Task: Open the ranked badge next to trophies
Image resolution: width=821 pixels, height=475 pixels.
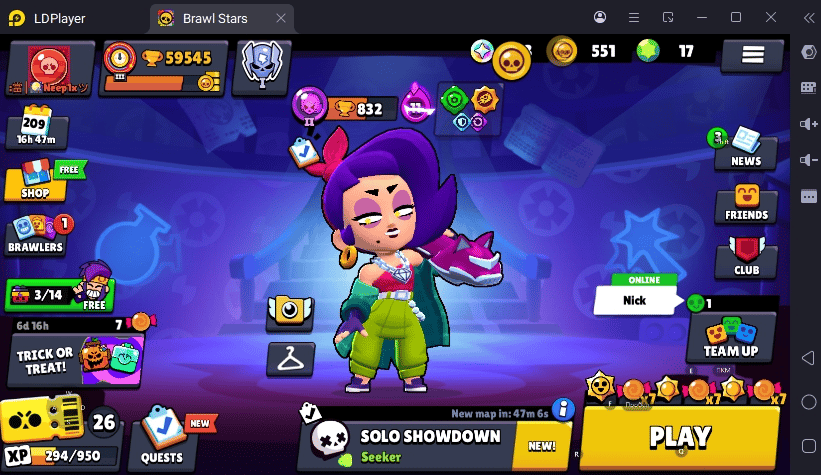Action: pyautogui.click(x=261, y=67)
